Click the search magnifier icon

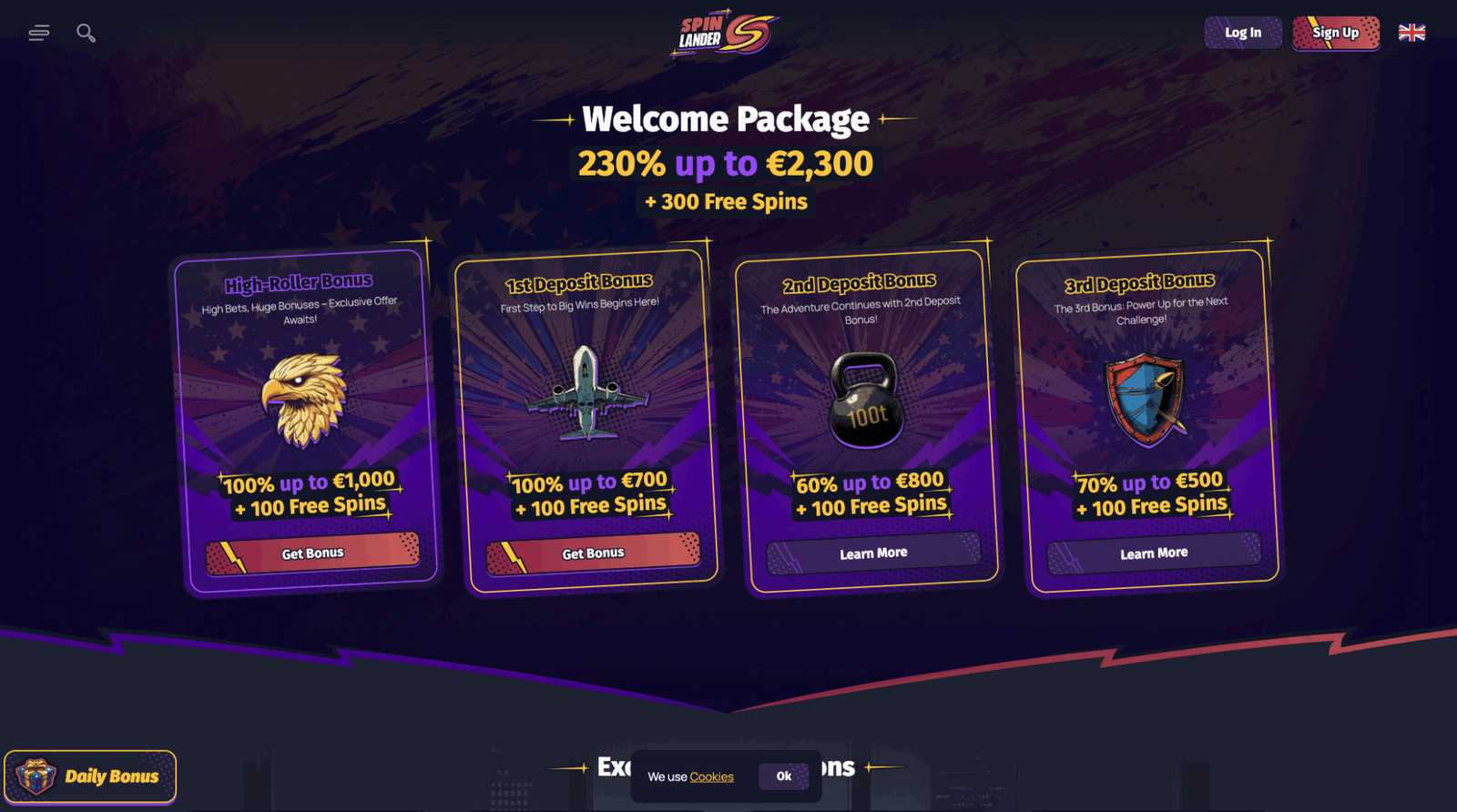[86, 34]
